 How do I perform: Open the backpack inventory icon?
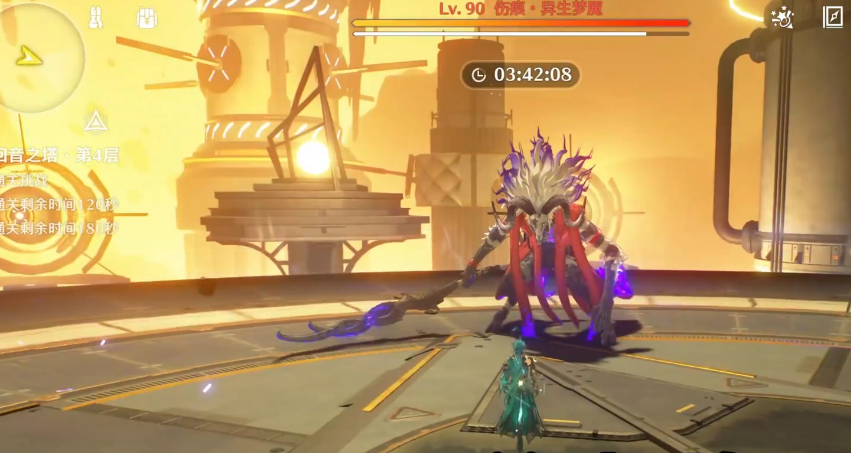[146, 18]
